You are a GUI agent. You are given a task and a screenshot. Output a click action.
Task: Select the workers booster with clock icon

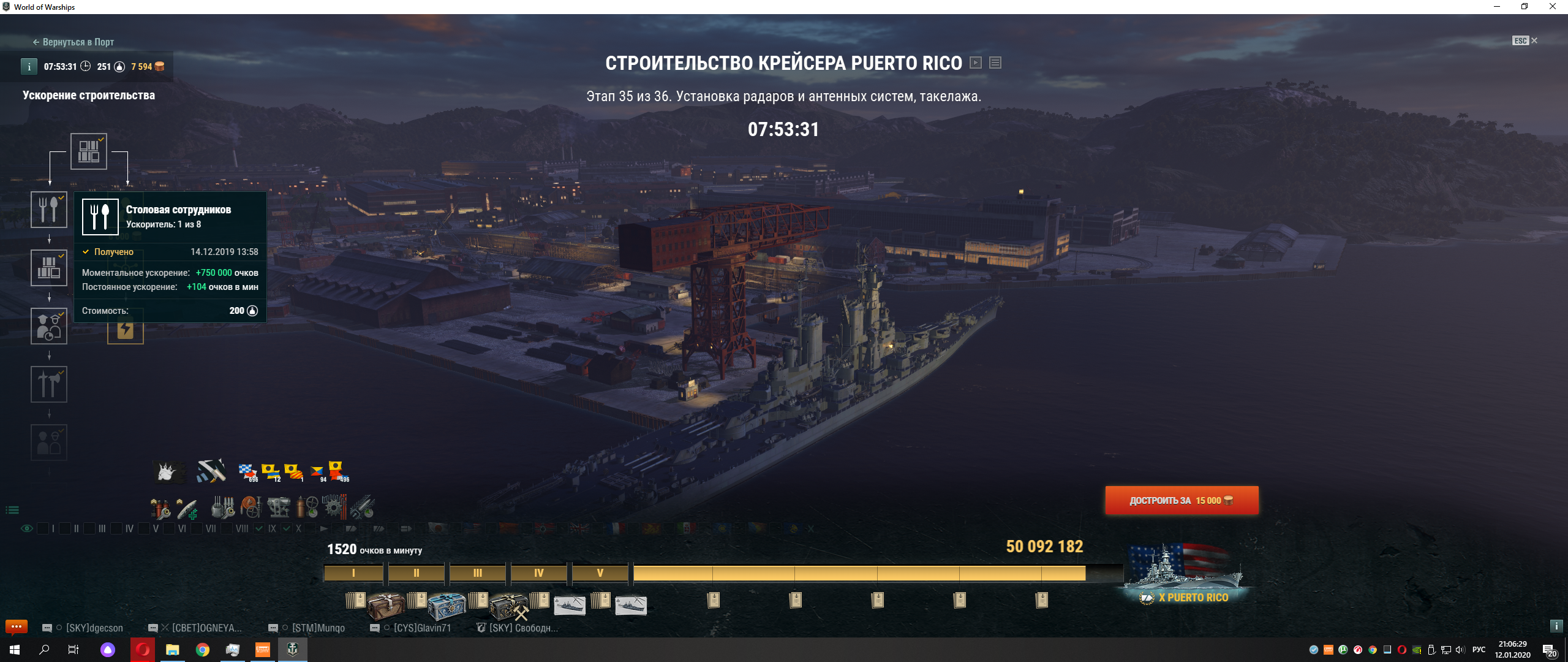(49, 326)
